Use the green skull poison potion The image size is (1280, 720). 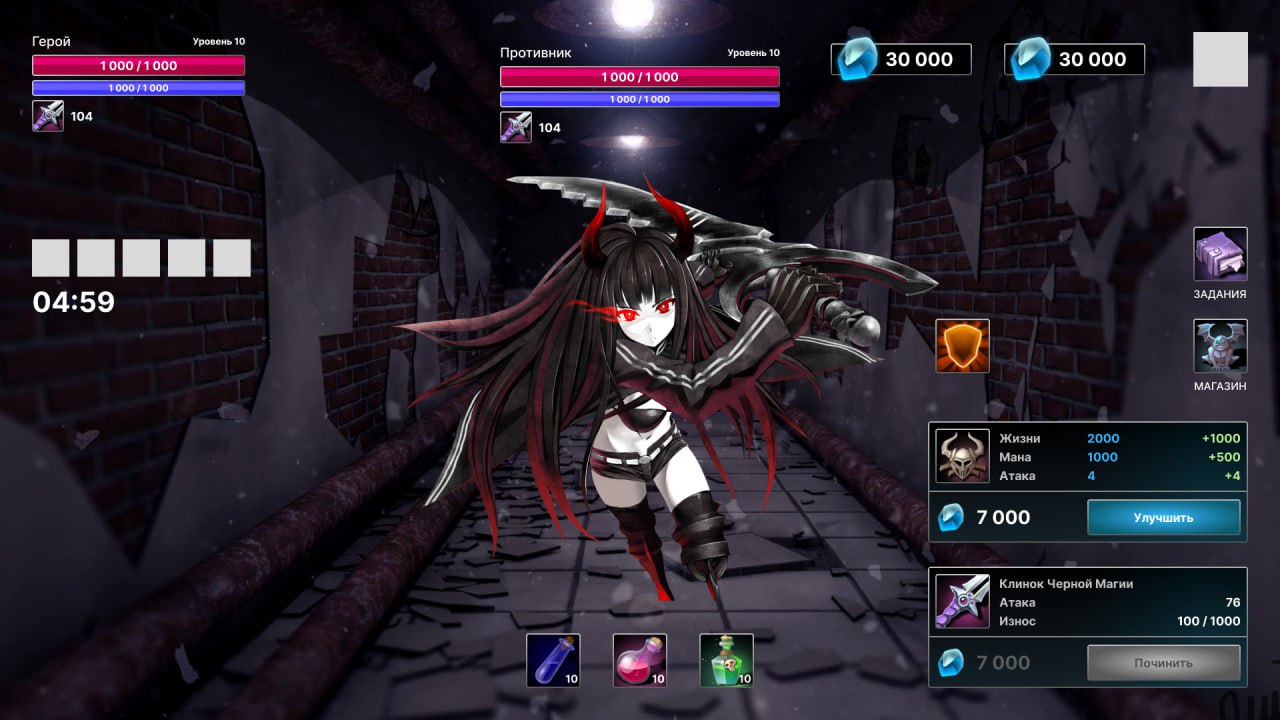pyautogui.click(x=726, y=660)
